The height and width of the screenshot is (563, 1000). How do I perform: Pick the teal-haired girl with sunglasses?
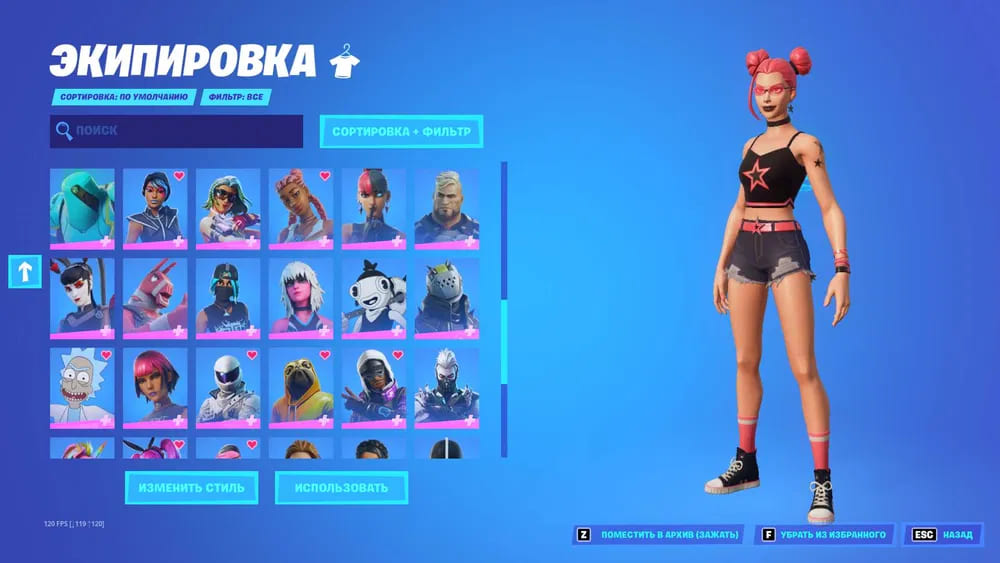[228, 208]
